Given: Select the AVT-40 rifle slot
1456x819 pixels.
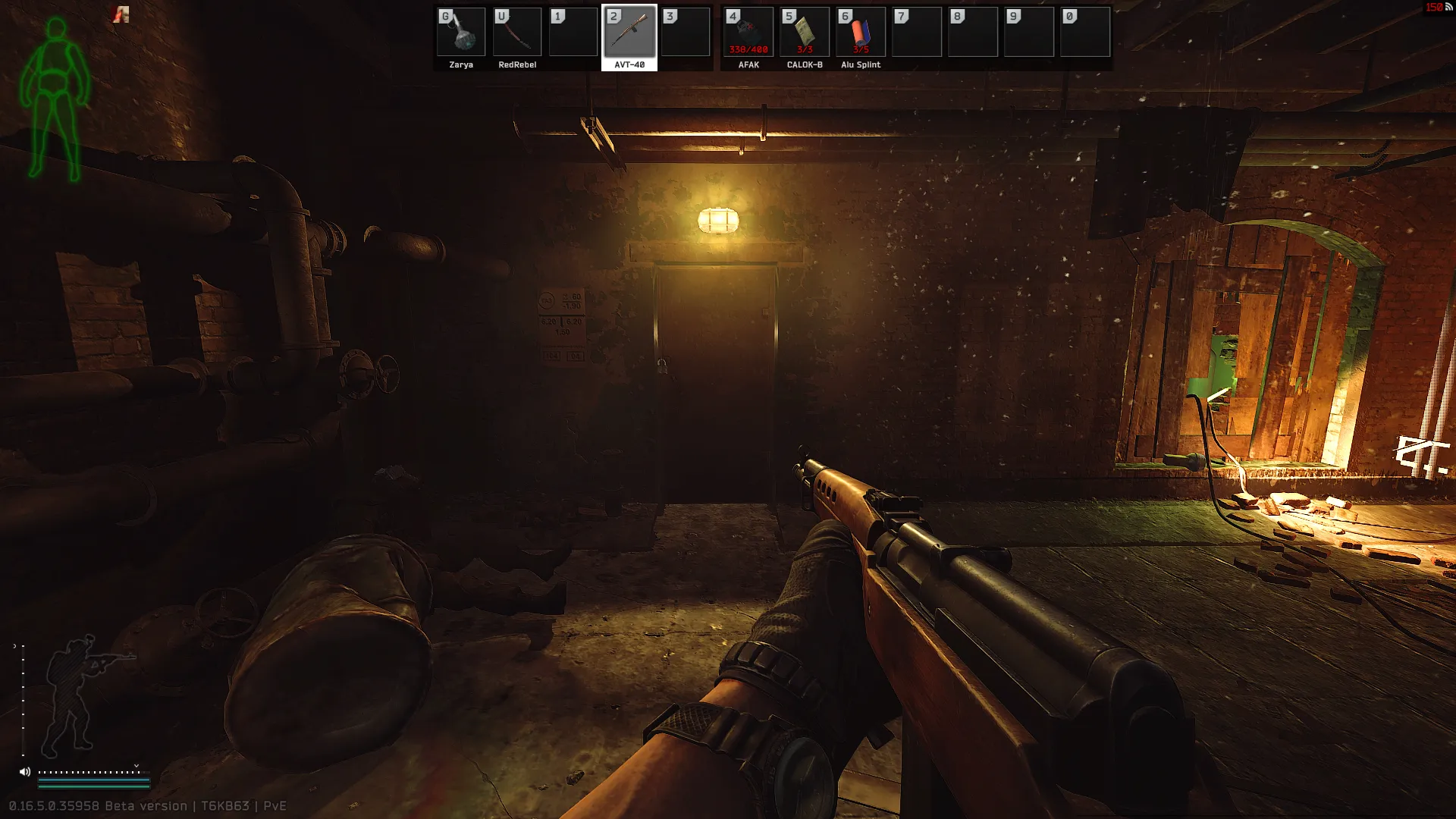Looking at the screenshot, I should 629,33.
